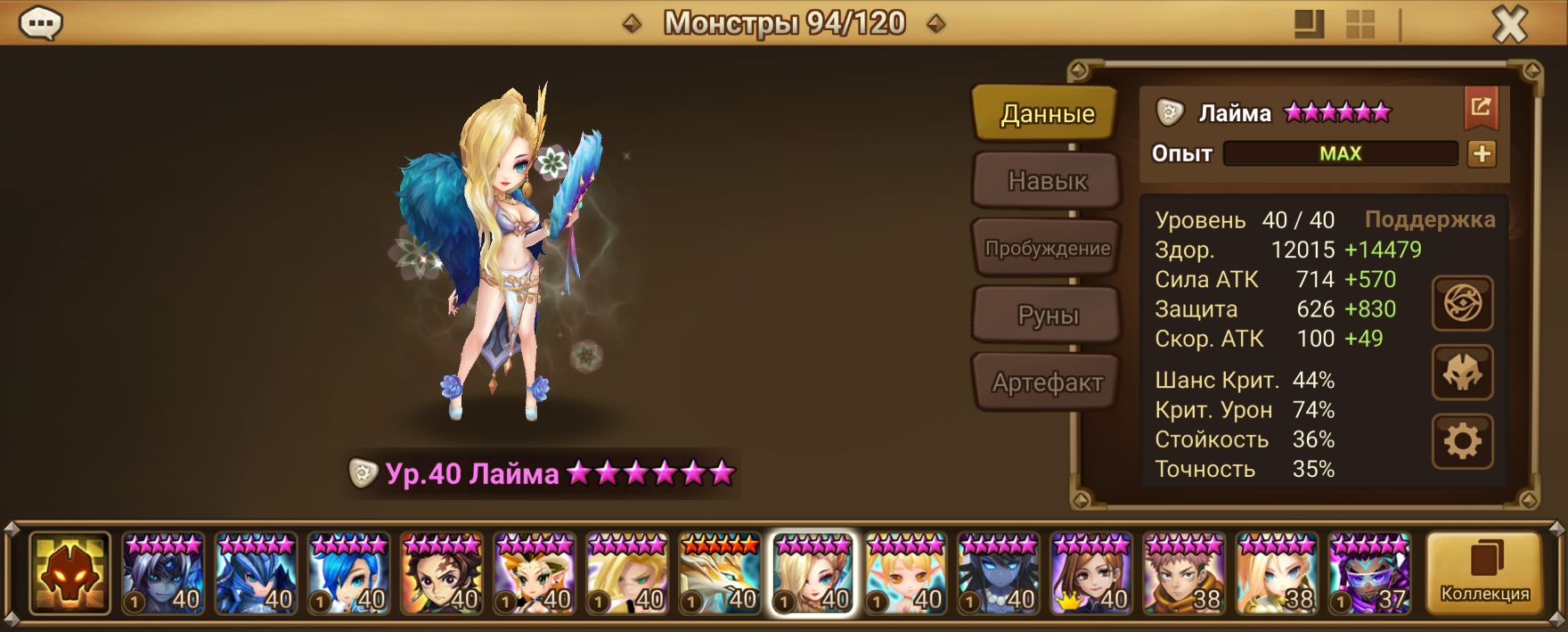This screenshot has width=1568, height=632.
Task: Select the checkered-haori swordsman thumbnail
Action: (441, 573)
